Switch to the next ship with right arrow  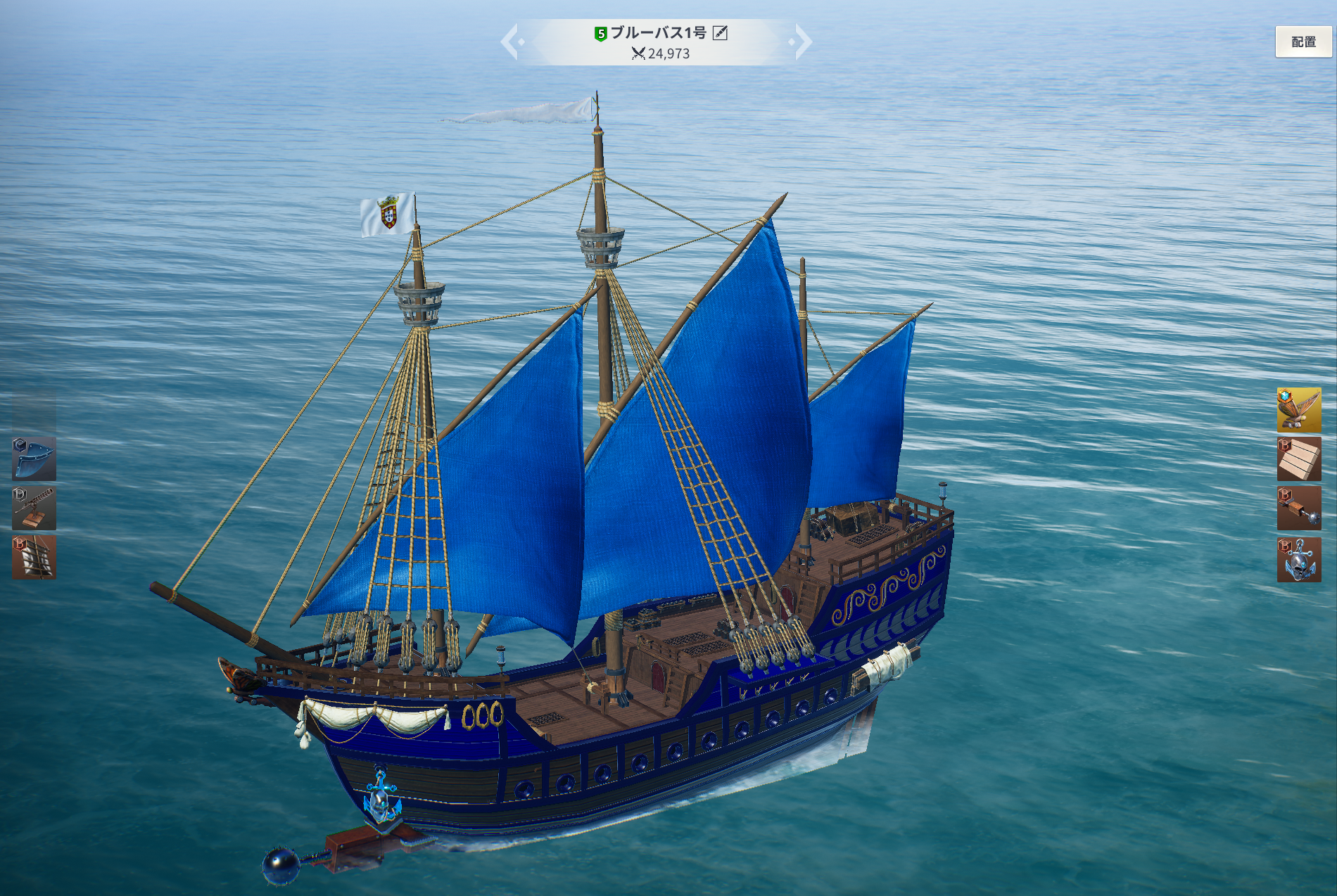click(801, 42)
